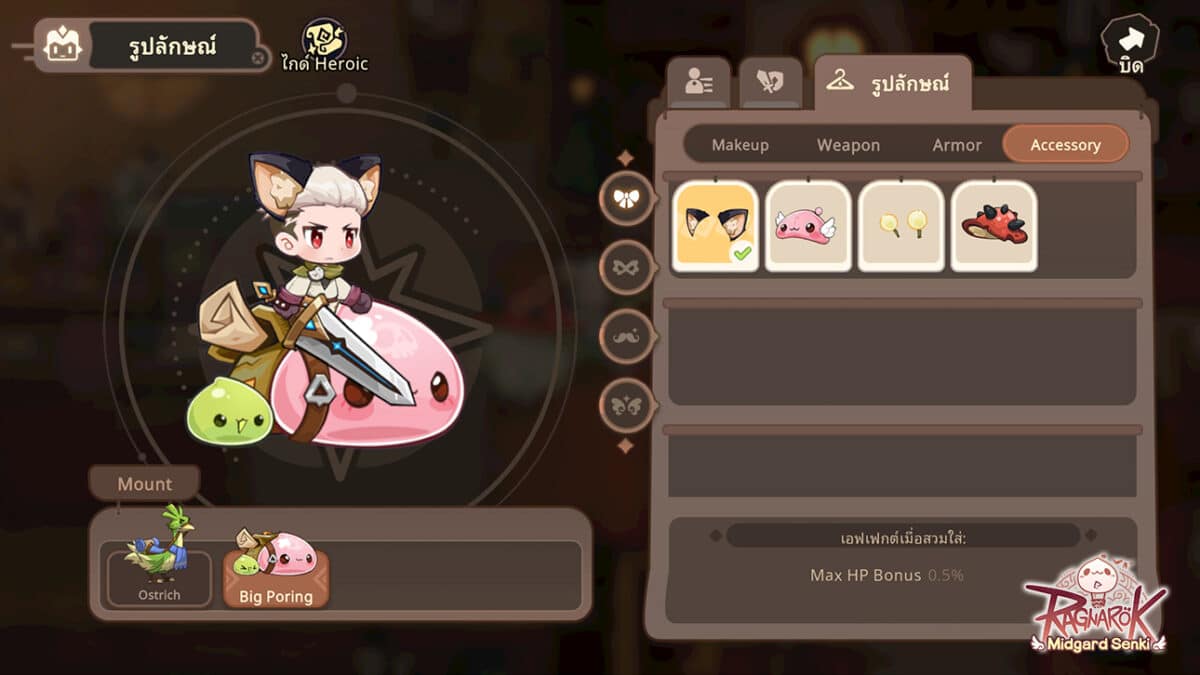
Task: Show the eye mask slot filter
Action: 627,268
